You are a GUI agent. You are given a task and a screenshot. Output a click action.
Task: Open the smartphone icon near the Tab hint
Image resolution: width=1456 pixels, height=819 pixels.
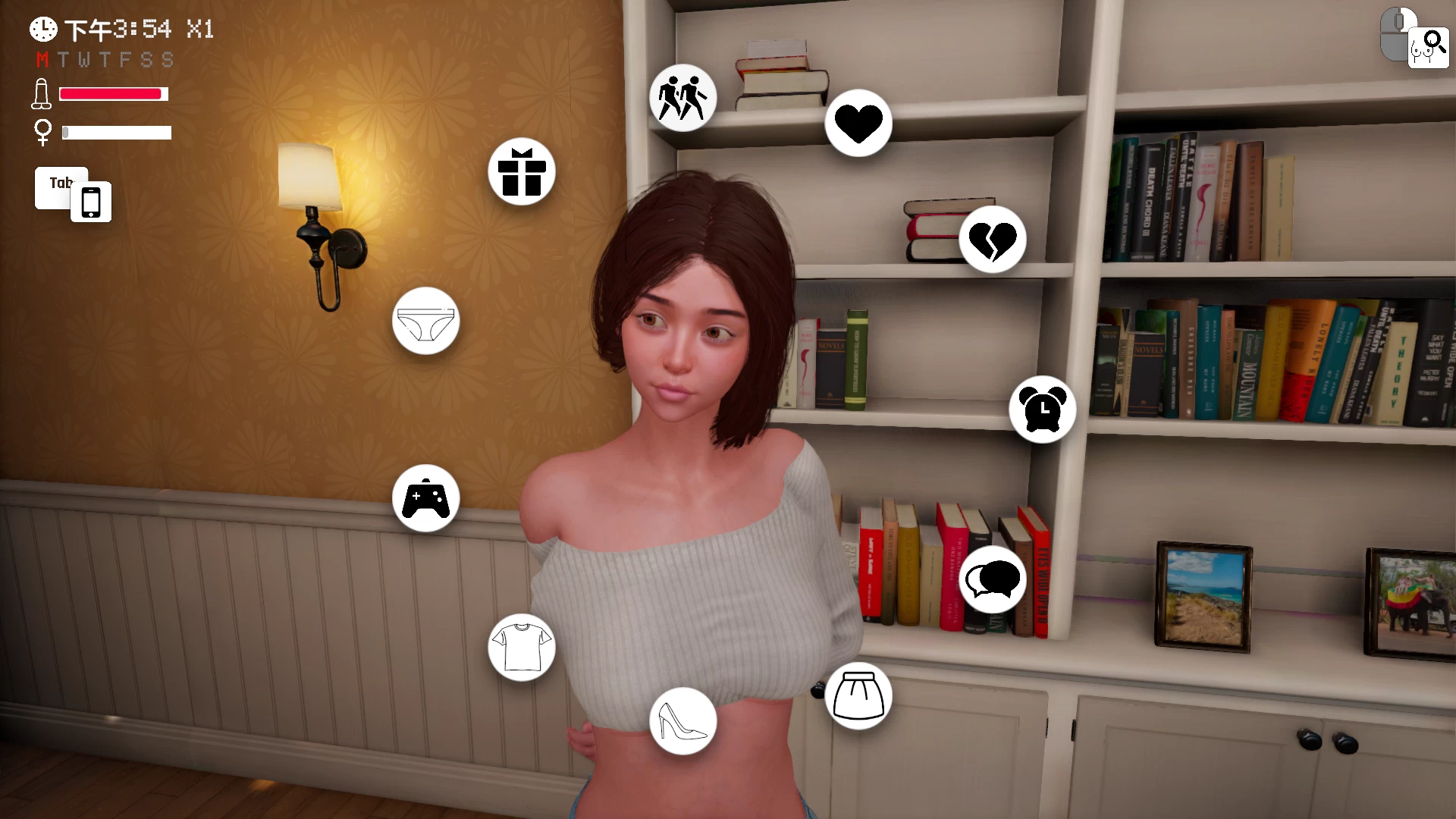tap(91, 201)
